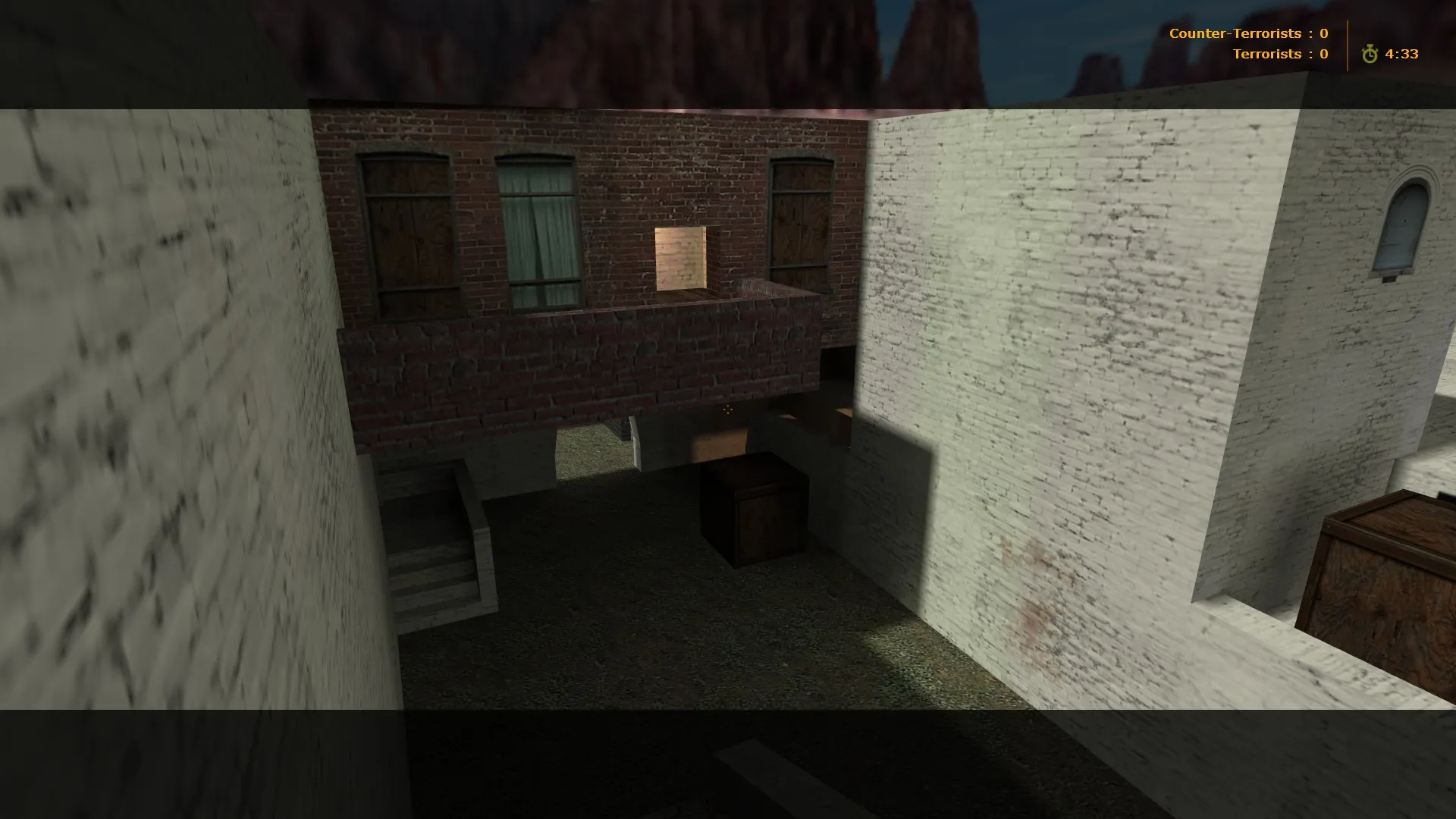Click the Terrorists score value zero
Screen dimensions: 1456x819
click(x=1323, y=54)
